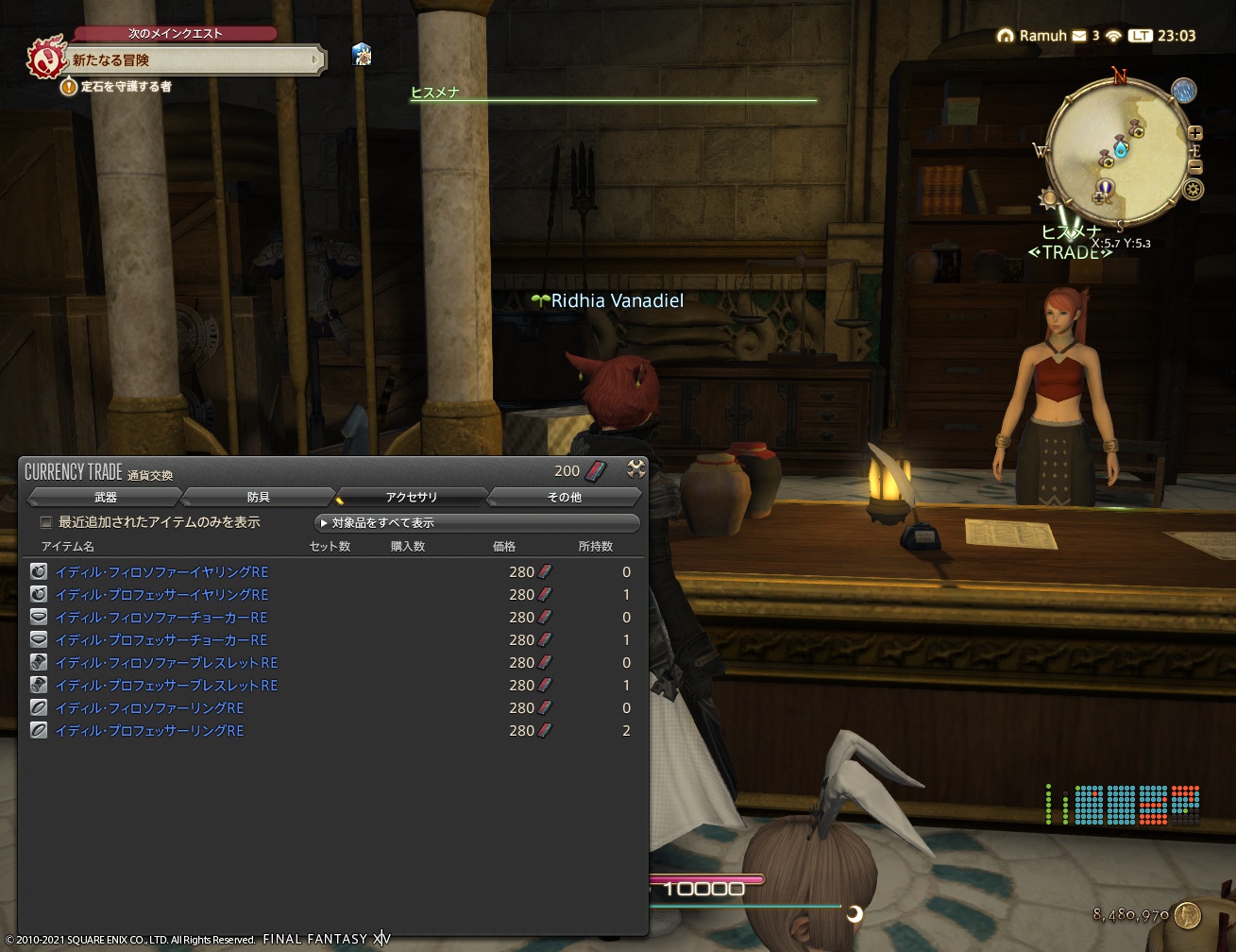Click the choker item icon in the list

(x=38, y=616)
